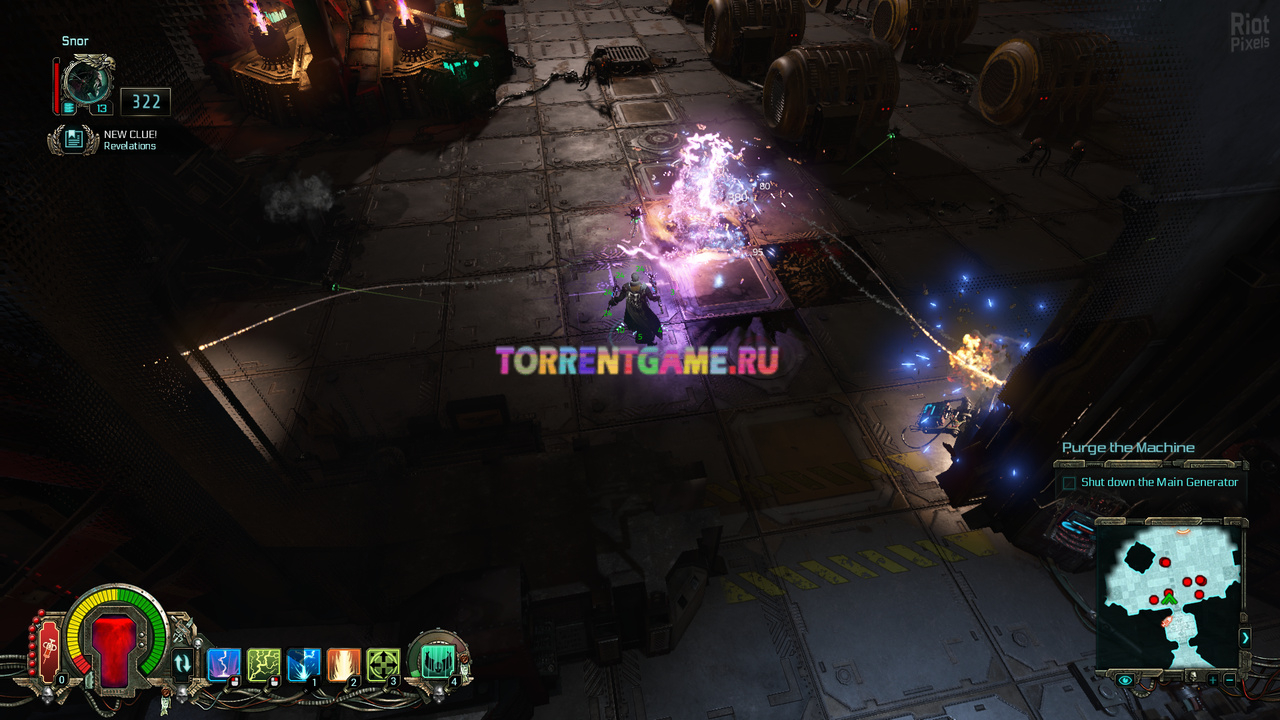This screenshot has height=720, width=1280.
Task: Select the Purge the Machine mission title
Action: tap(1128, 448)
